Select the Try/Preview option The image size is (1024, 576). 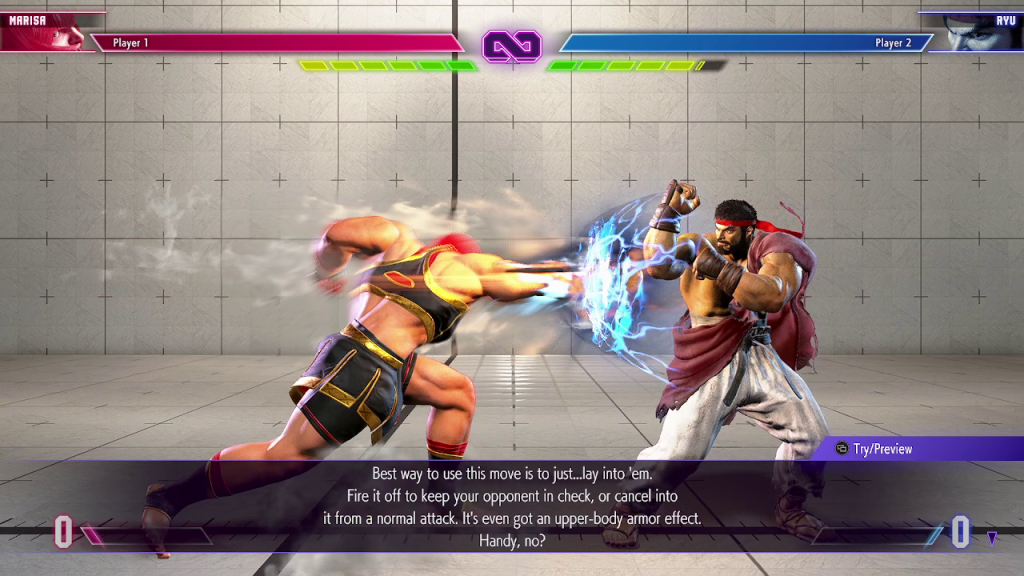(874, 449)
